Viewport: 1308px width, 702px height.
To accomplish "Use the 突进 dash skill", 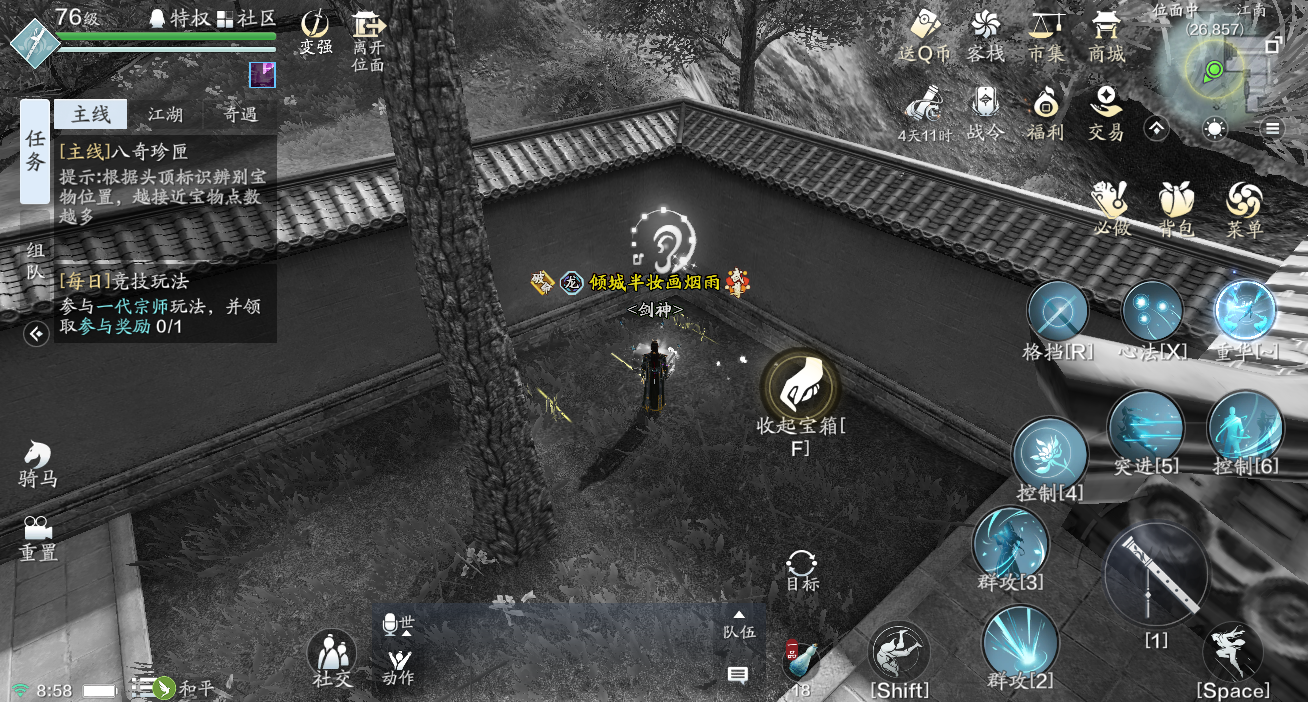I will click(x=1146, y=427).
